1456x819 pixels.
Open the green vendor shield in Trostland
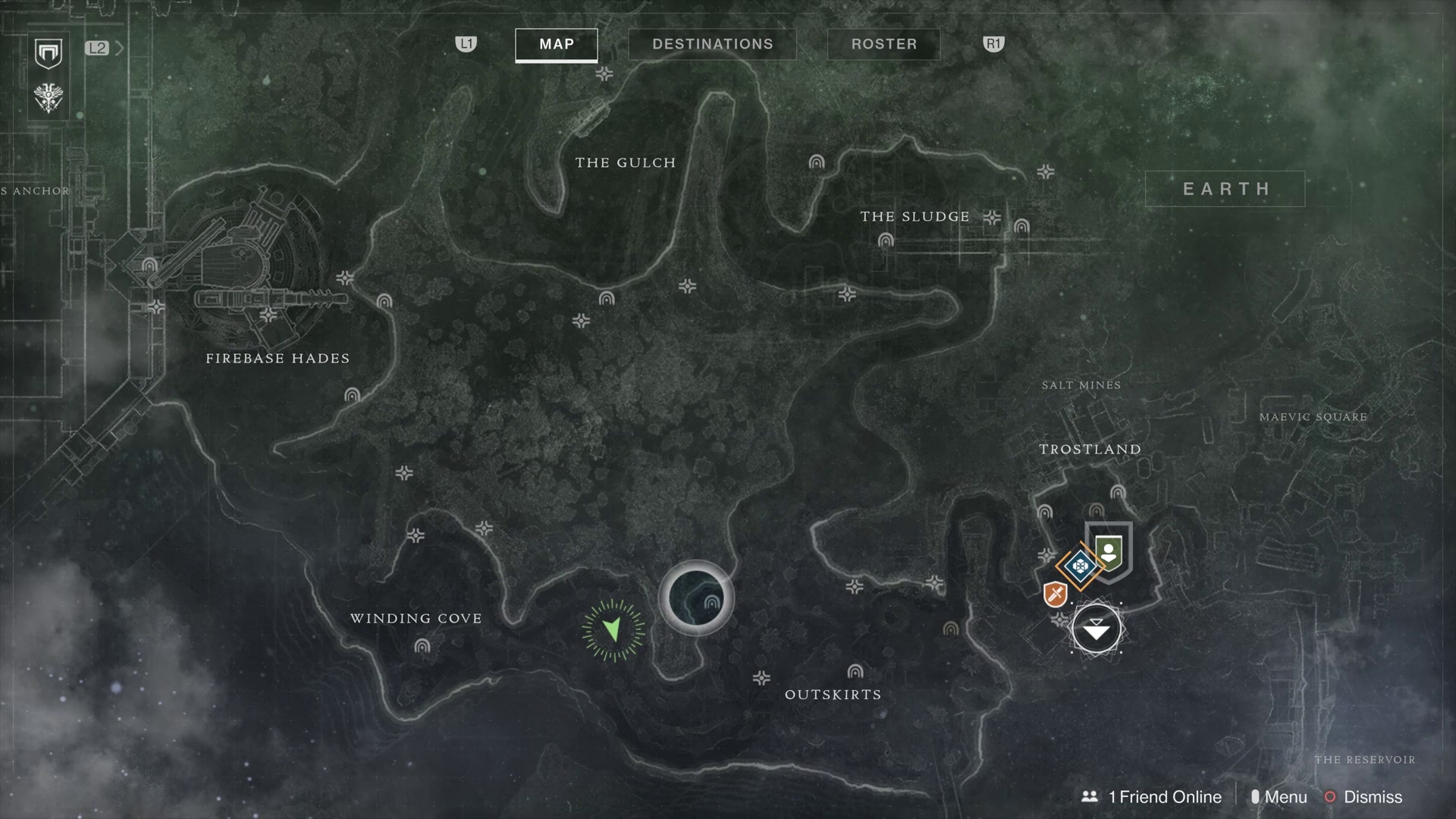[x=1109, y=551]
